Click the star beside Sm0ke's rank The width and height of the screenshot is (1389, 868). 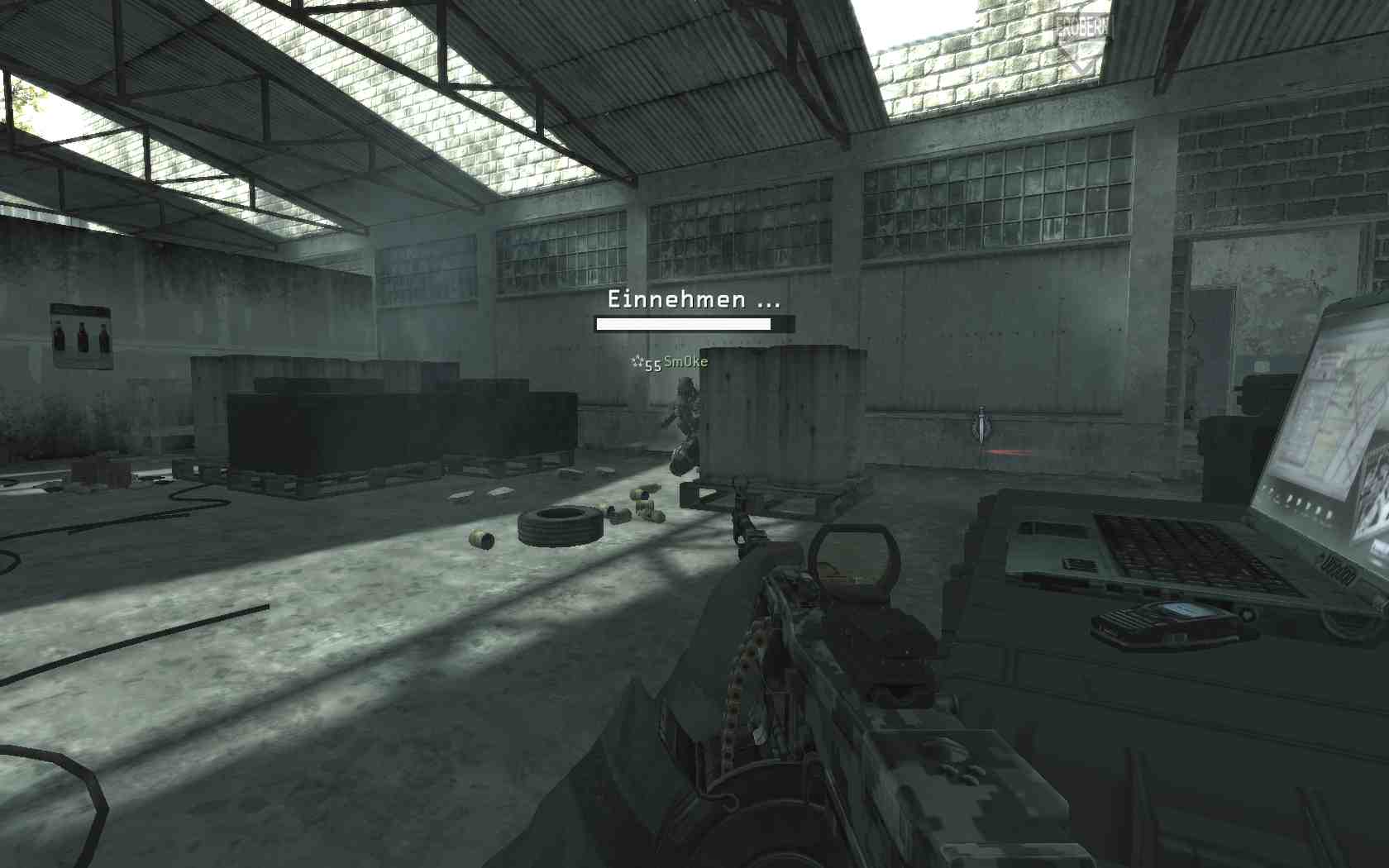coord(639,361)
